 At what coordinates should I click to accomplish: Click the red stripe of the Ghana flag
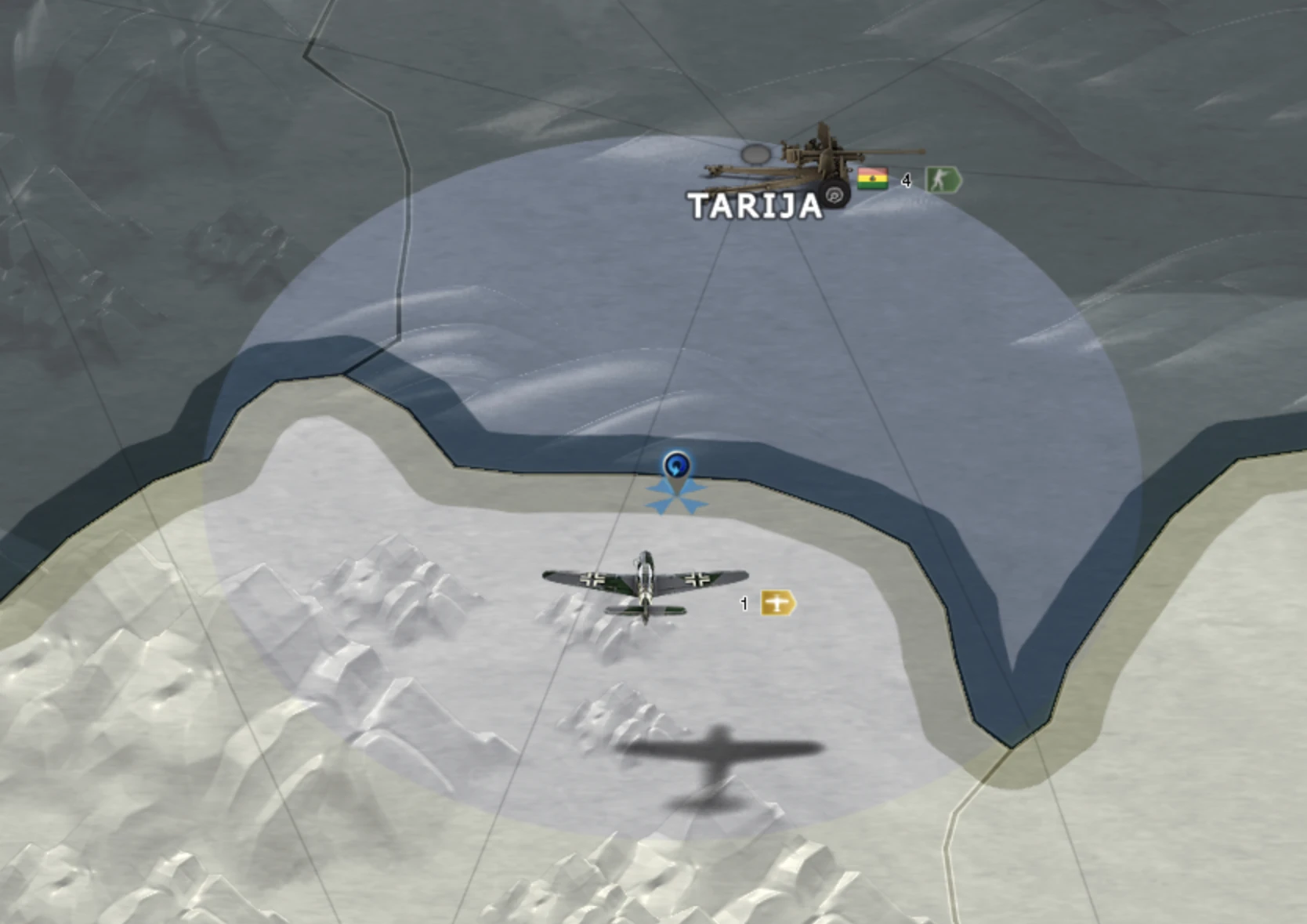[871, 169]
